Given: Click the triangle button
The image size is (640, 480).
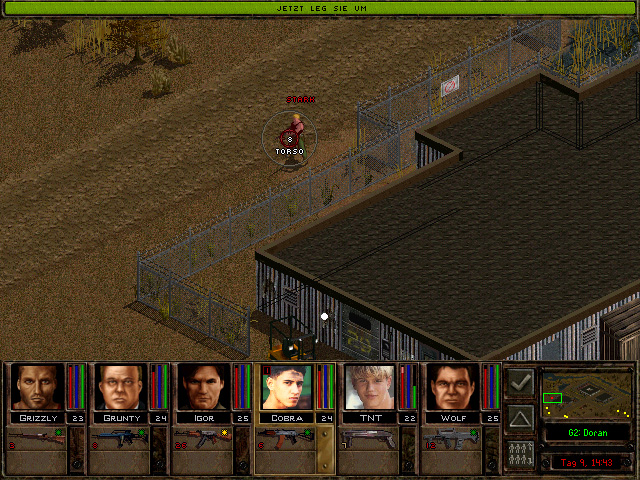Looking at the screenshot, I should [520, 418].
